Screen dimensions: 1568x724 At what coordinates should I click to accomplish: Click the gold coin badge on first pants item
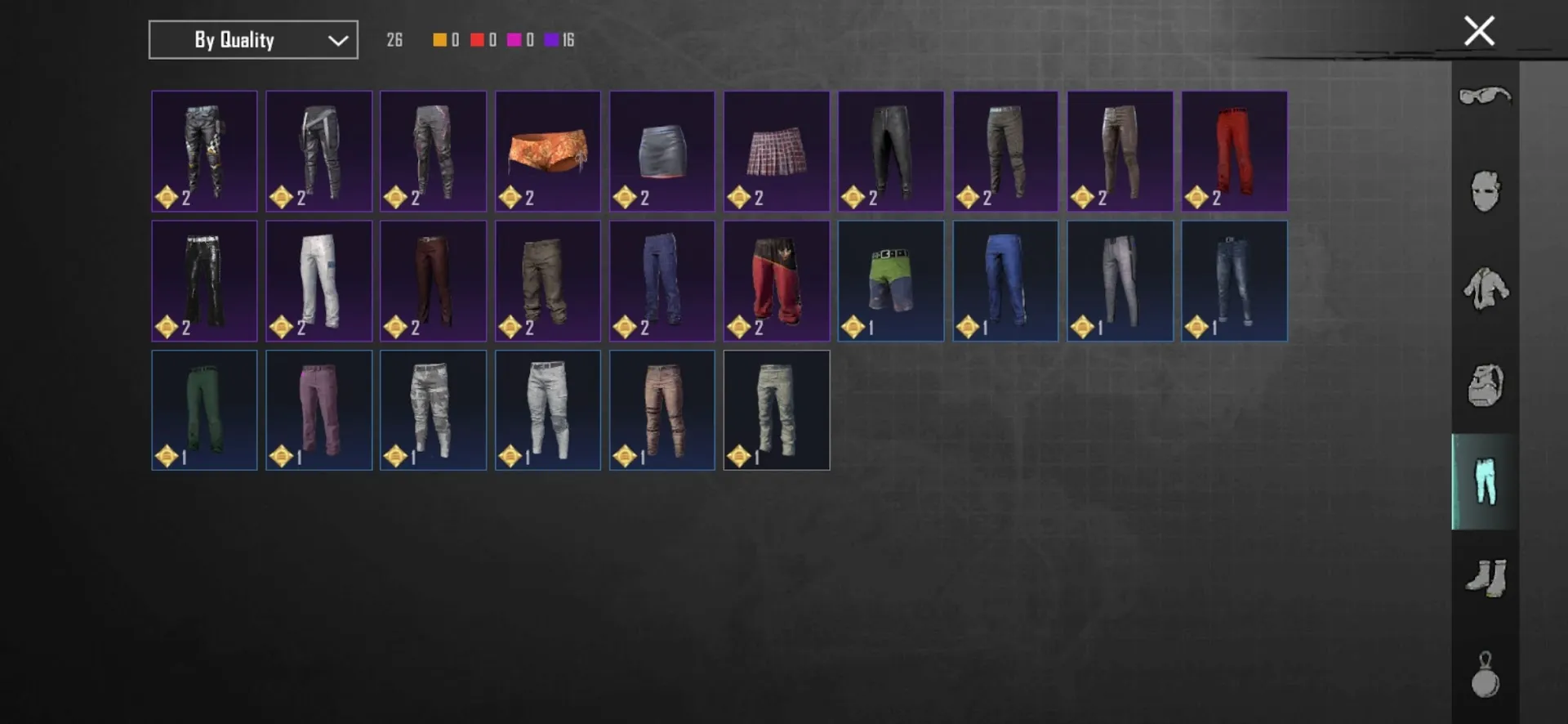(167, 196)
